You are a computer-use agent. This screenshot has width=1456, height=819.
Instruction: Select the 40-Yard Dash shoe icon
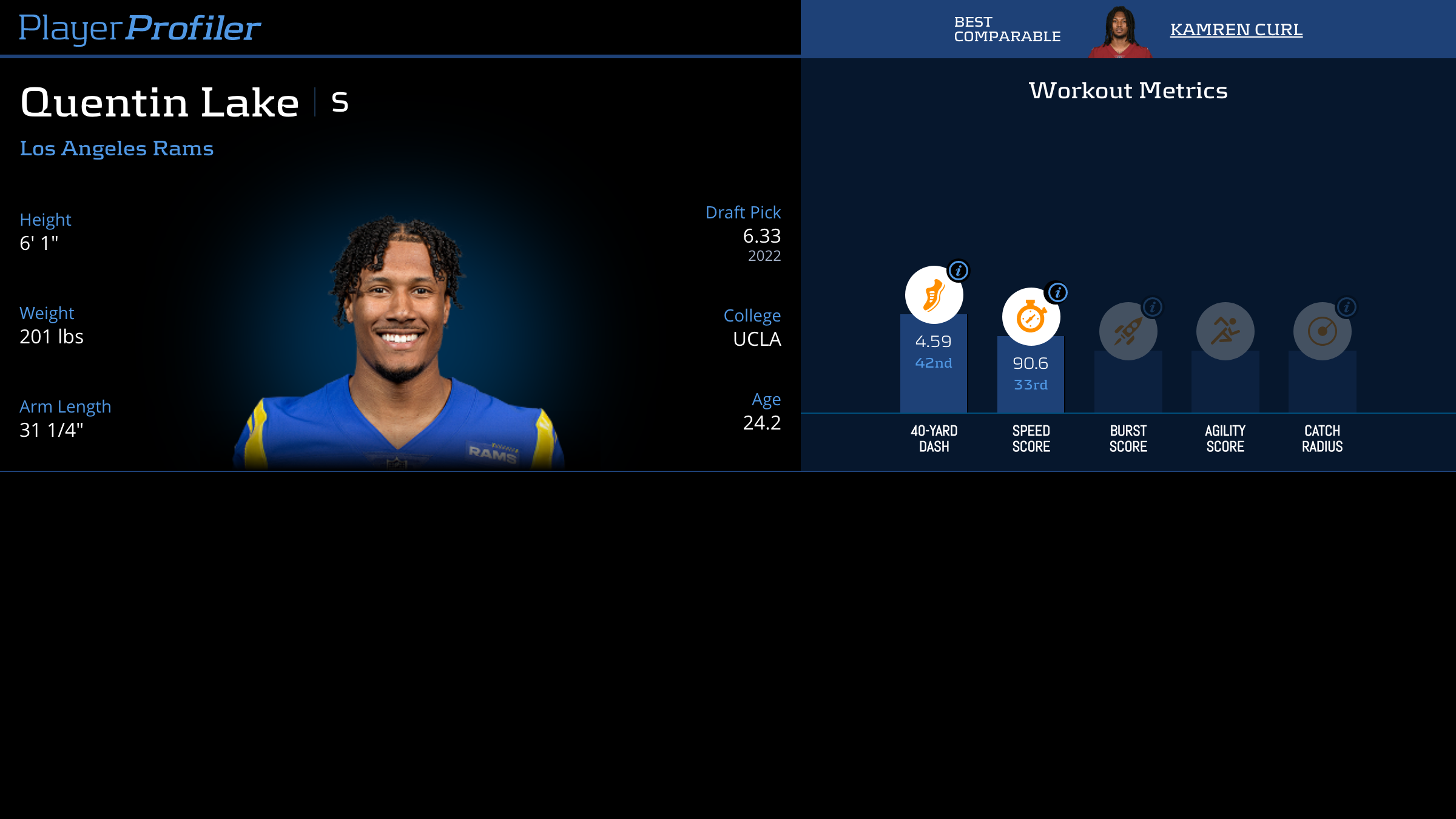point(934,295)
